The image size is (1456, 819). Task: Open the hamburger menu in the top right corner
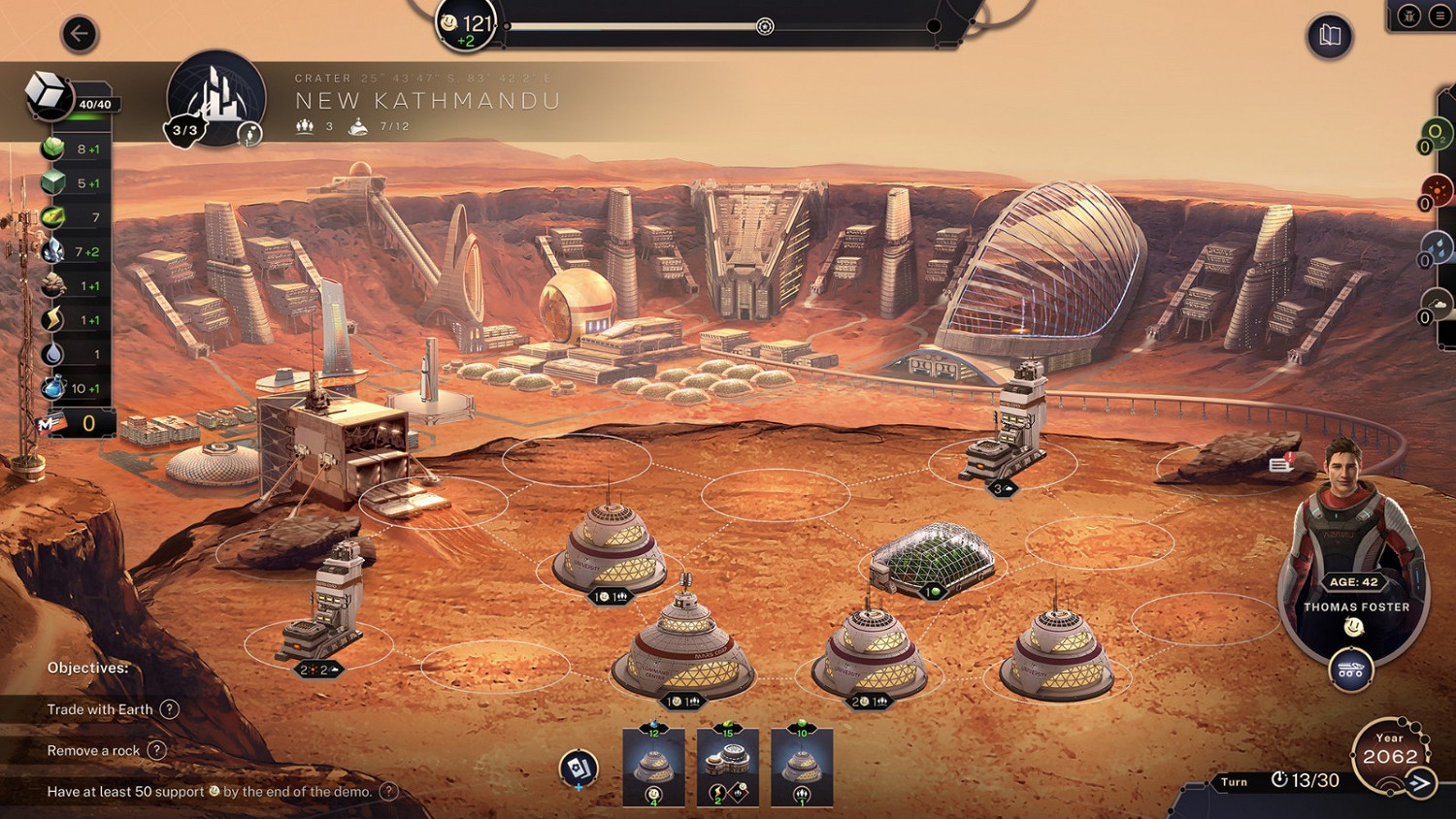click(1440, 16)
